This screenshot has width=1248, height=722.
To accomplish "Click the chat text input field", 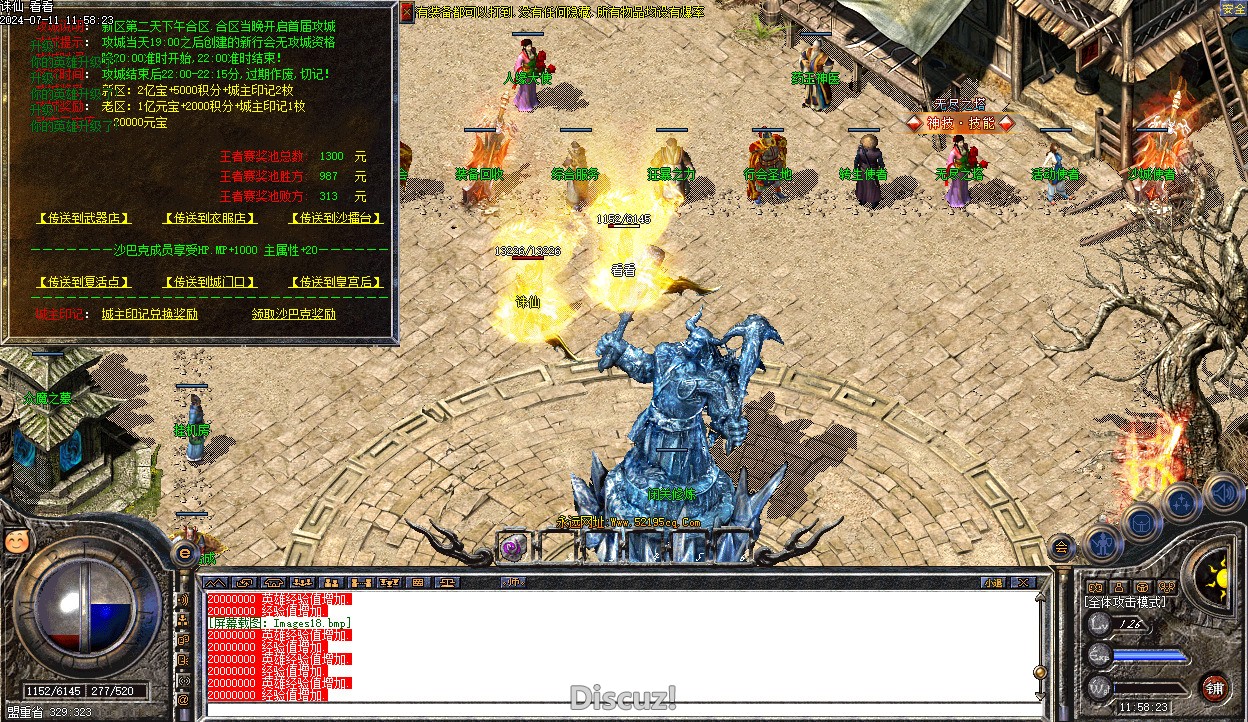I will click(x=620, y=708).
